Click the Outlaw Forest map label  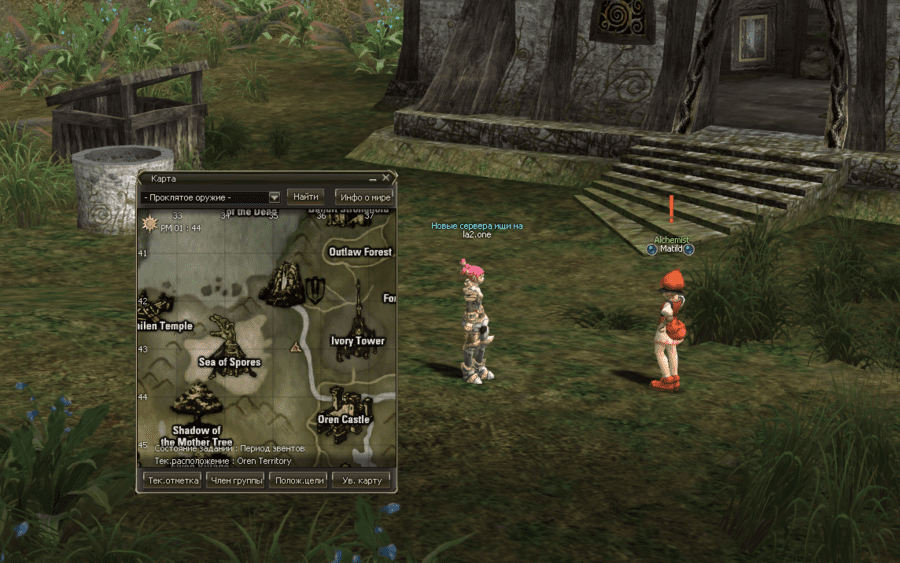pyautogui.click(x=360, y=252)
